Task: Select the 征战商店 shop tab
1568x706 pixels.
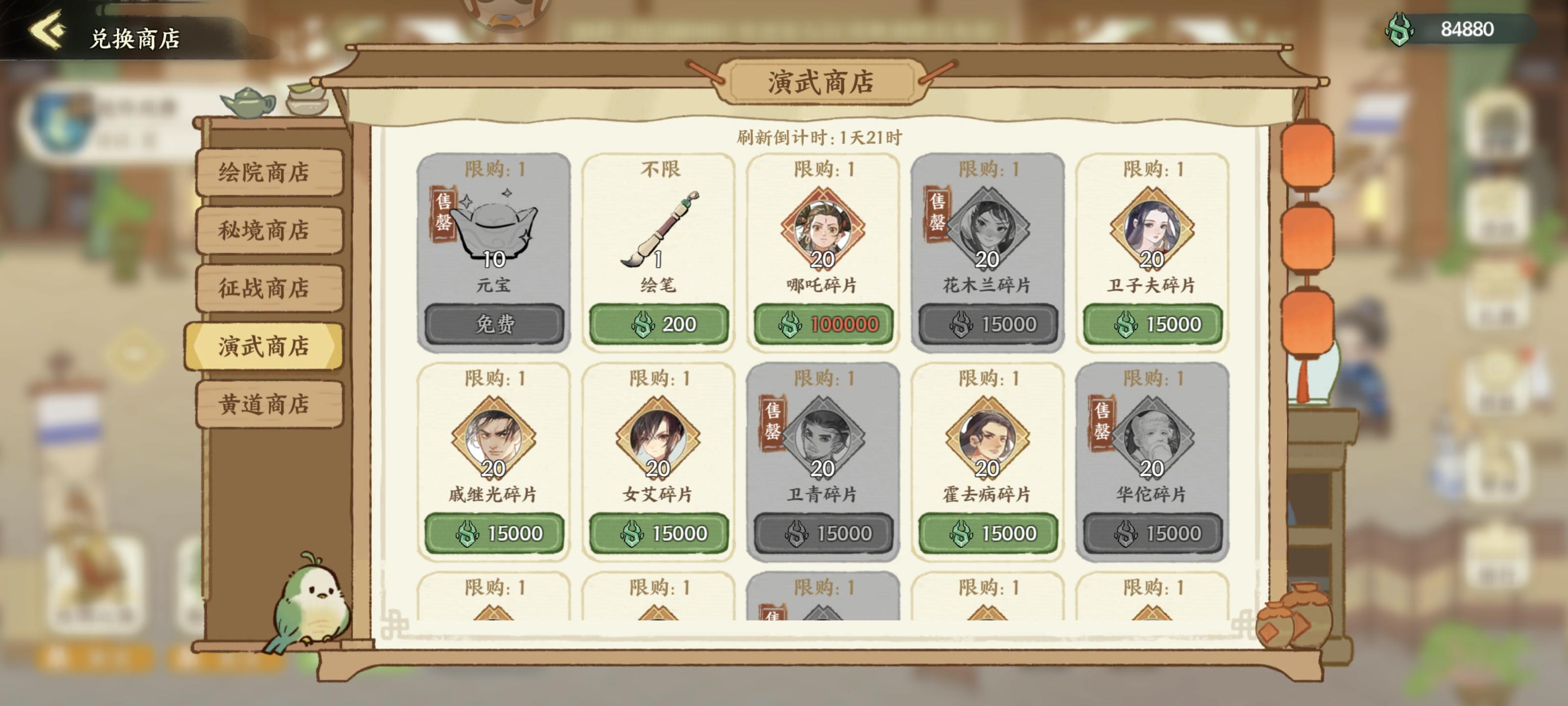Action: [x=269, y=289]
